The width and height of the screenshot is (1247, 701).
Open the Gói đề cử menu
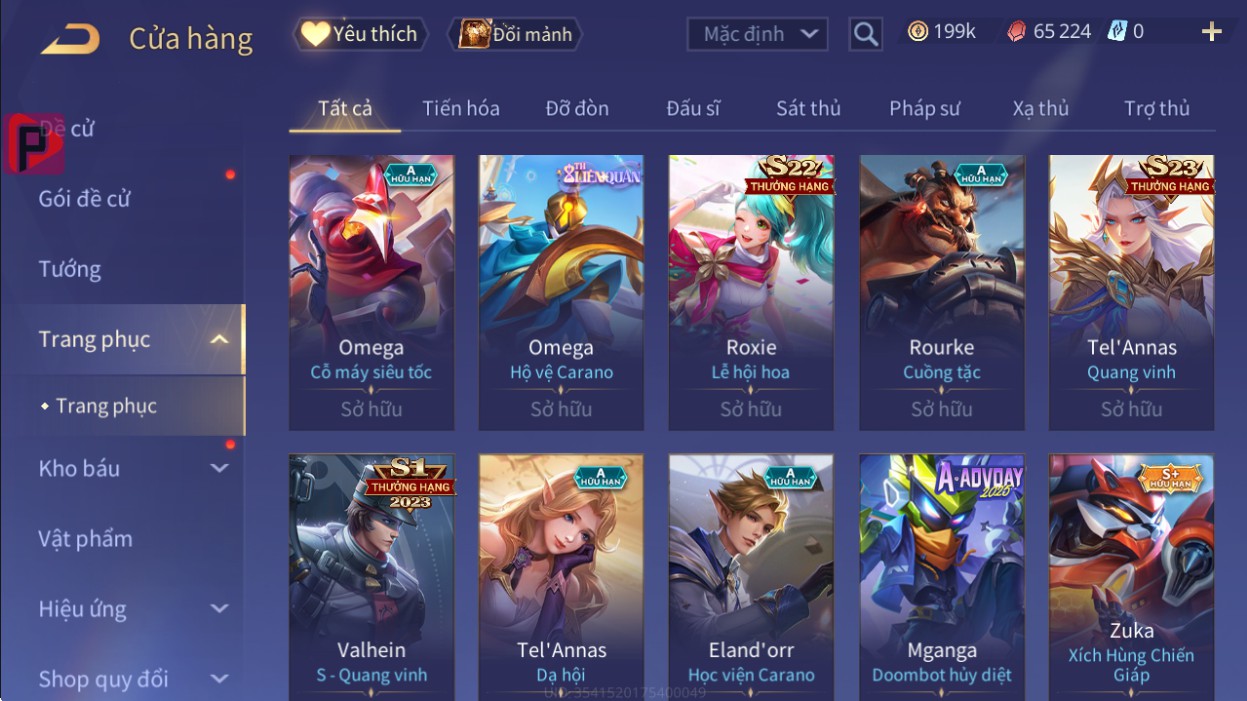coord(85,199)
